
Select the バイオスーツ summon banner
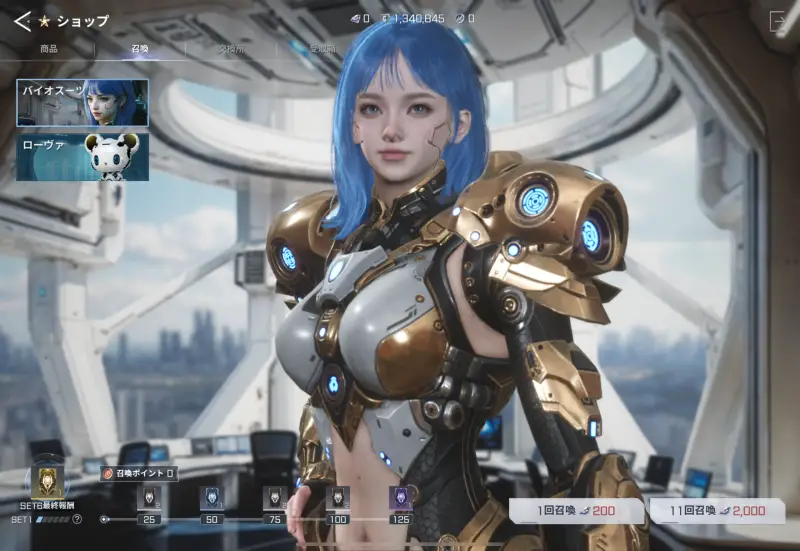(82, 102)
